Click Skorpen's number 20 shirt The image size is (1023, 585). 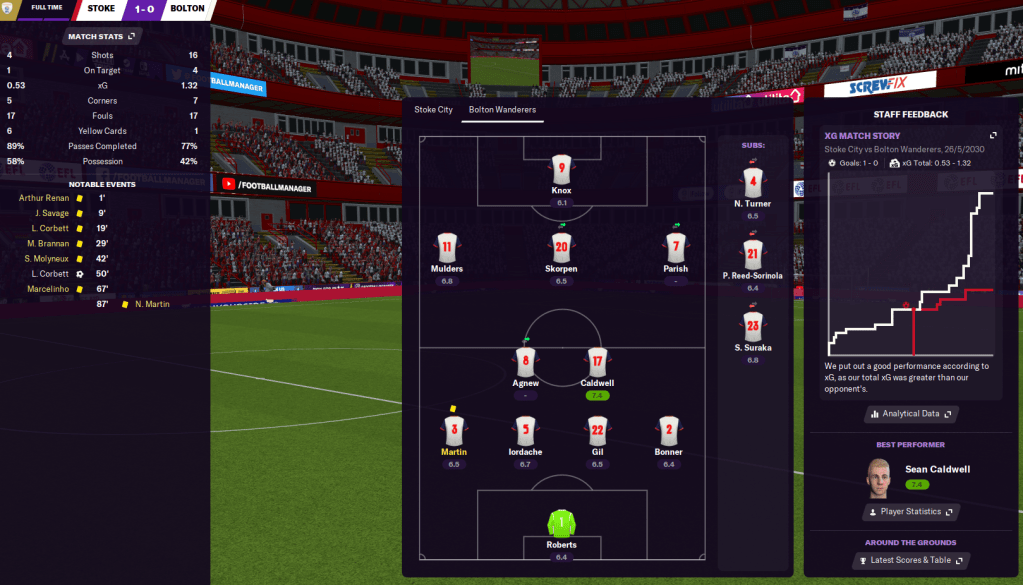click(x=561, y=248)
